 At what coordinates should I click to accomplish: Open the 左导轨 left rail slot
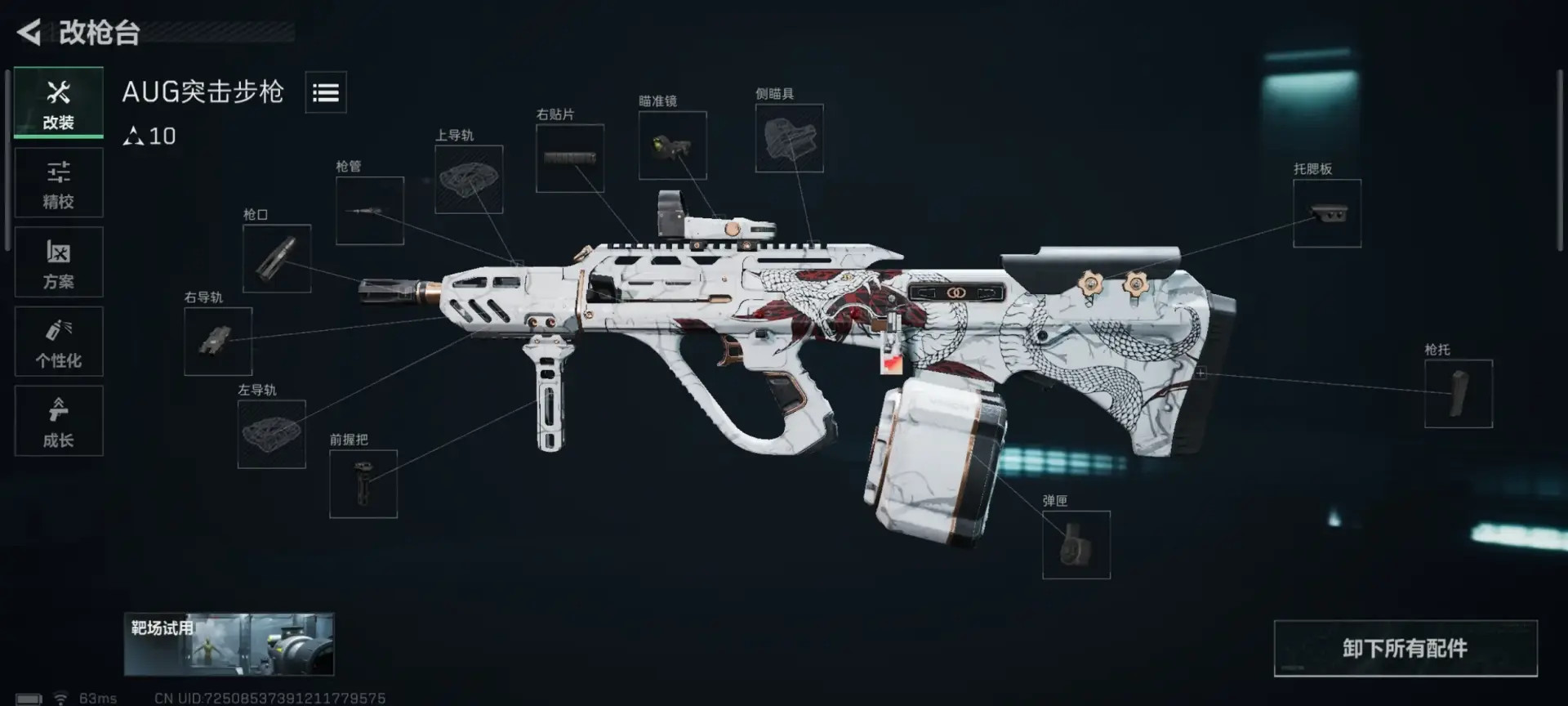[272, 434]
